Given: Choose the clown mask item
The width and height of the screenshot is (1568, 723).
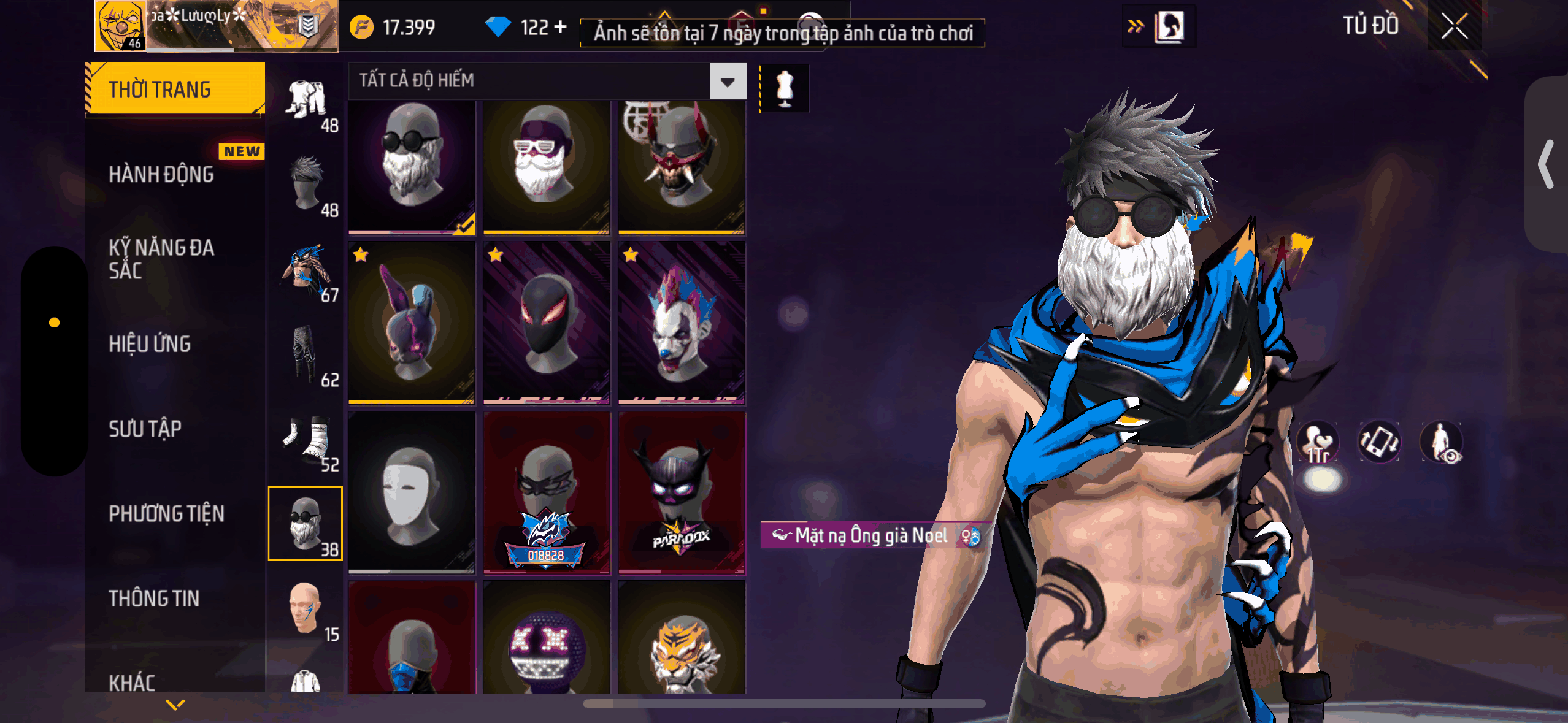Looking at the screenshot, I should tap(681, 323).
